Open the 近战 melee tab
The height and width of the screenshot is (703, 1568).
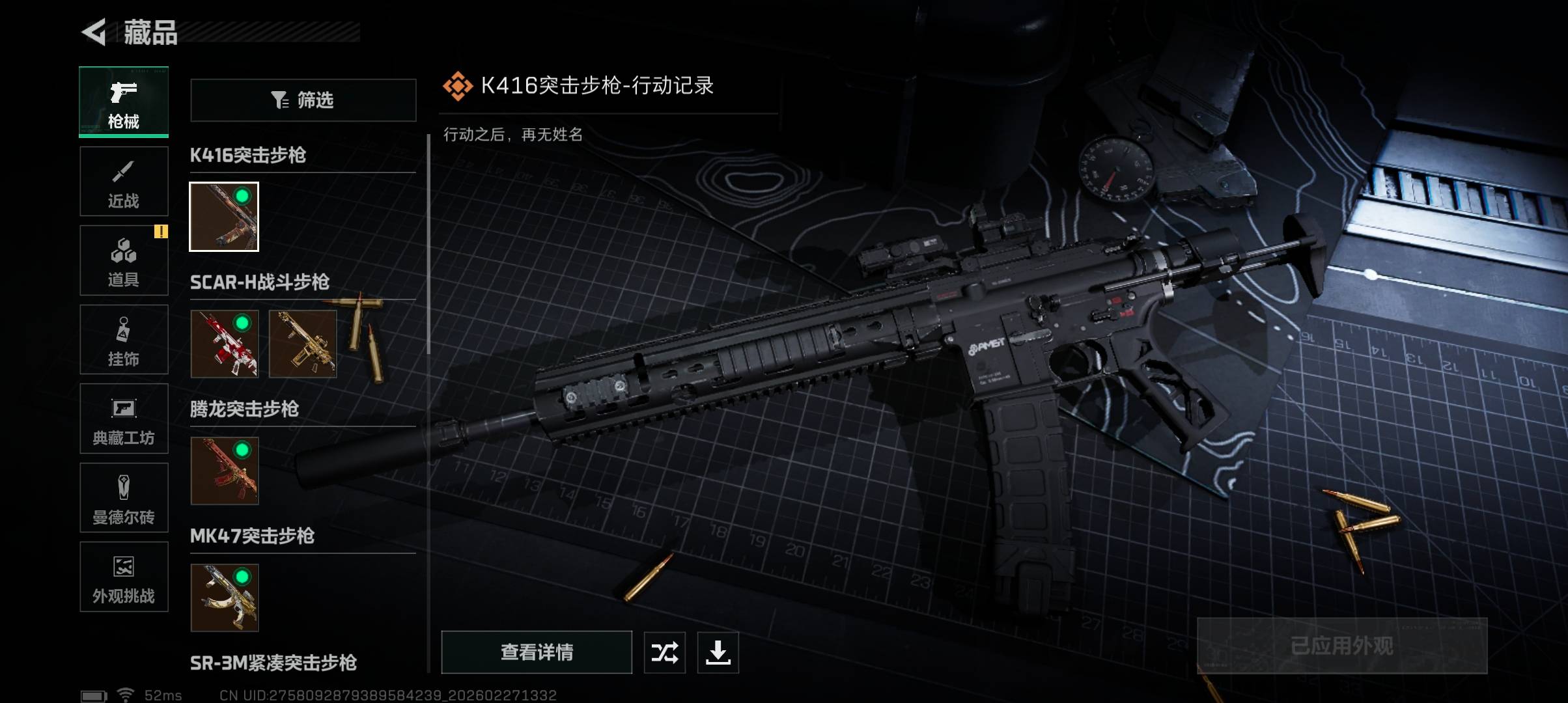[124, 182]
